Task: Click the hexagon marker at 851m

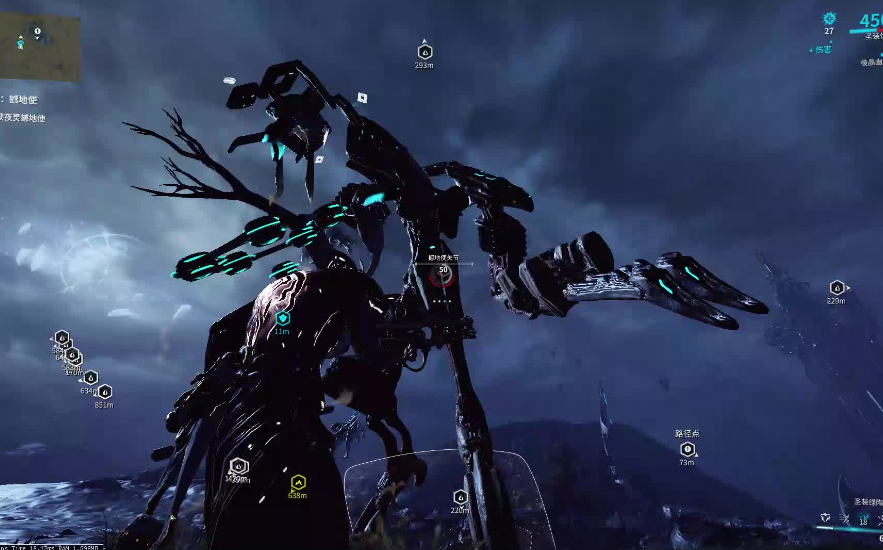Action: tap(104, 392)
